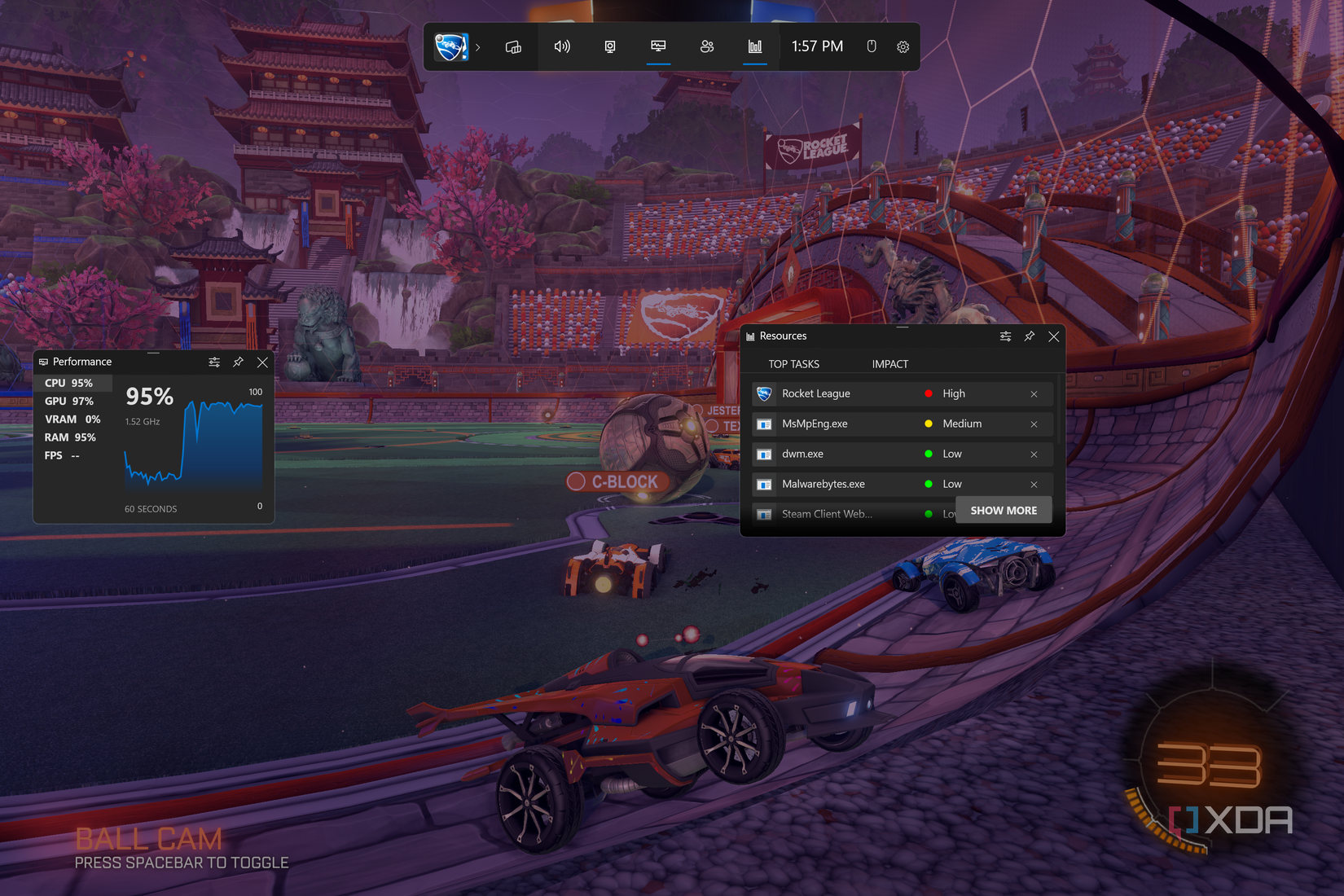1344x896 pixels.
Task: Switch to the IMPACT tab in Resources
Action: (x=889, y=364)
